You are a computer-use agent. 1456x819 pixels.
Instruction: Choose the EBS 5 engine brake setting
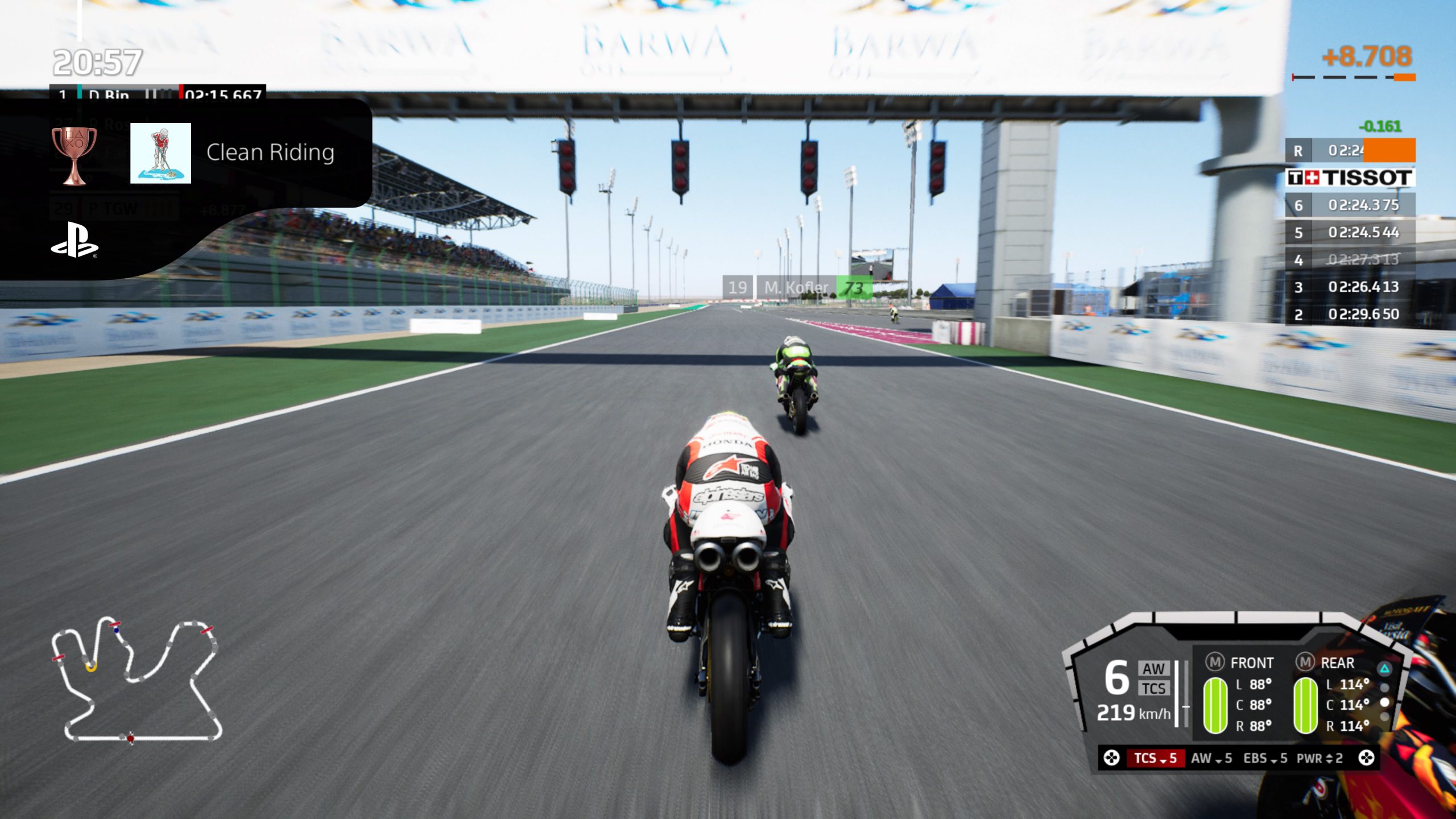[1265, 758]
